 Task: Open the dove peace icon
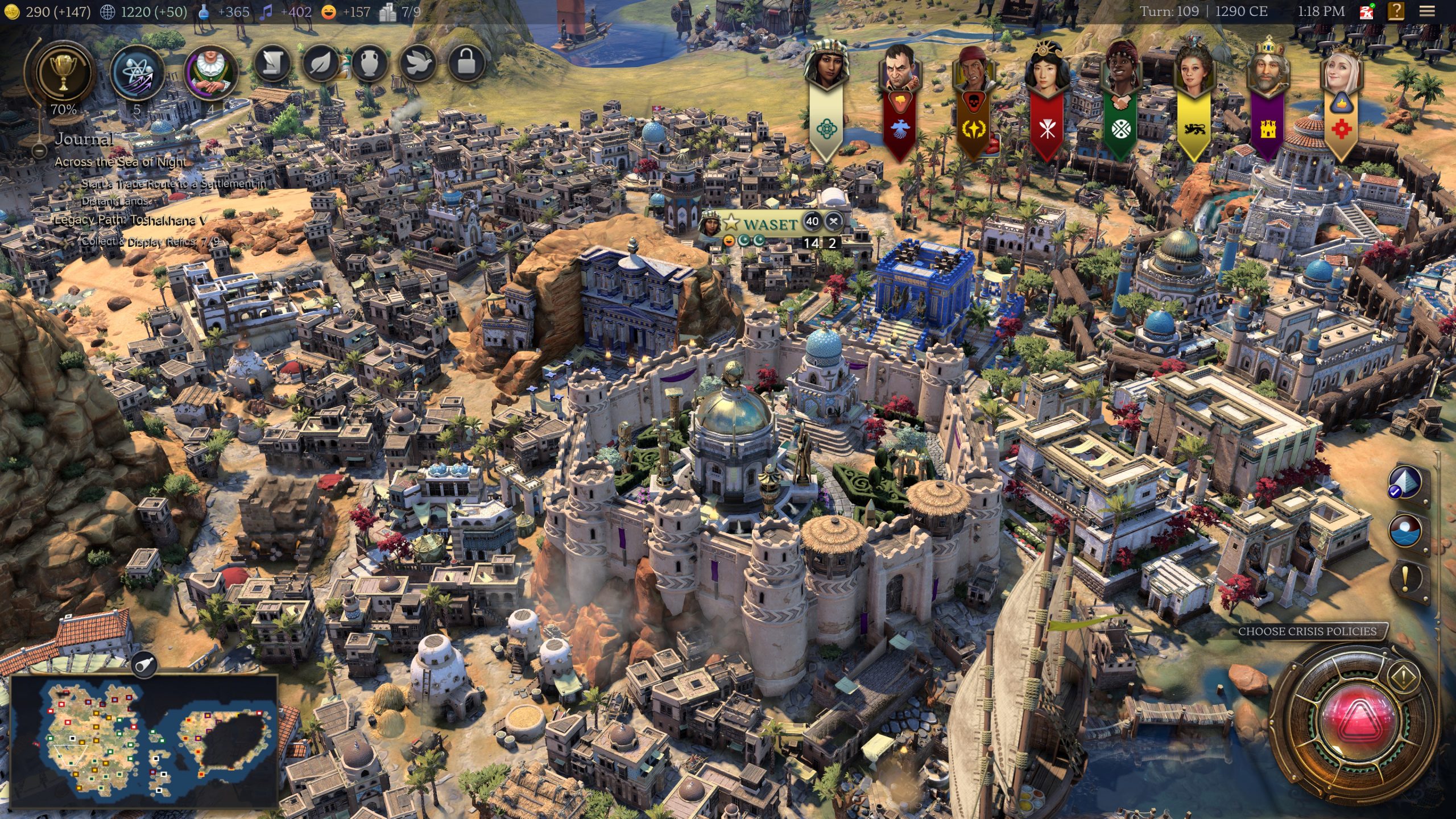417,64
